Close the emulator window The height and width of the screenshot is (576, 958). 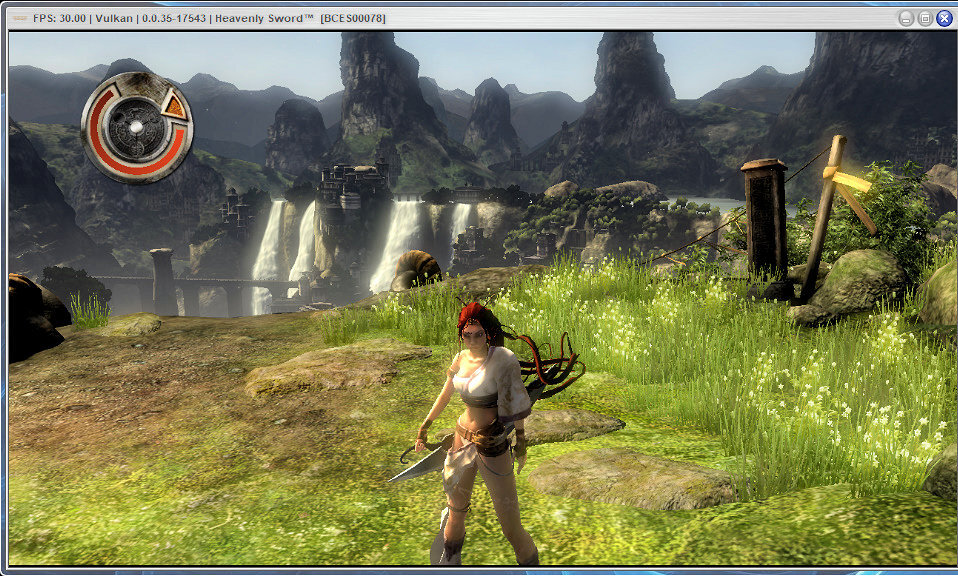(x=944, y=18)
